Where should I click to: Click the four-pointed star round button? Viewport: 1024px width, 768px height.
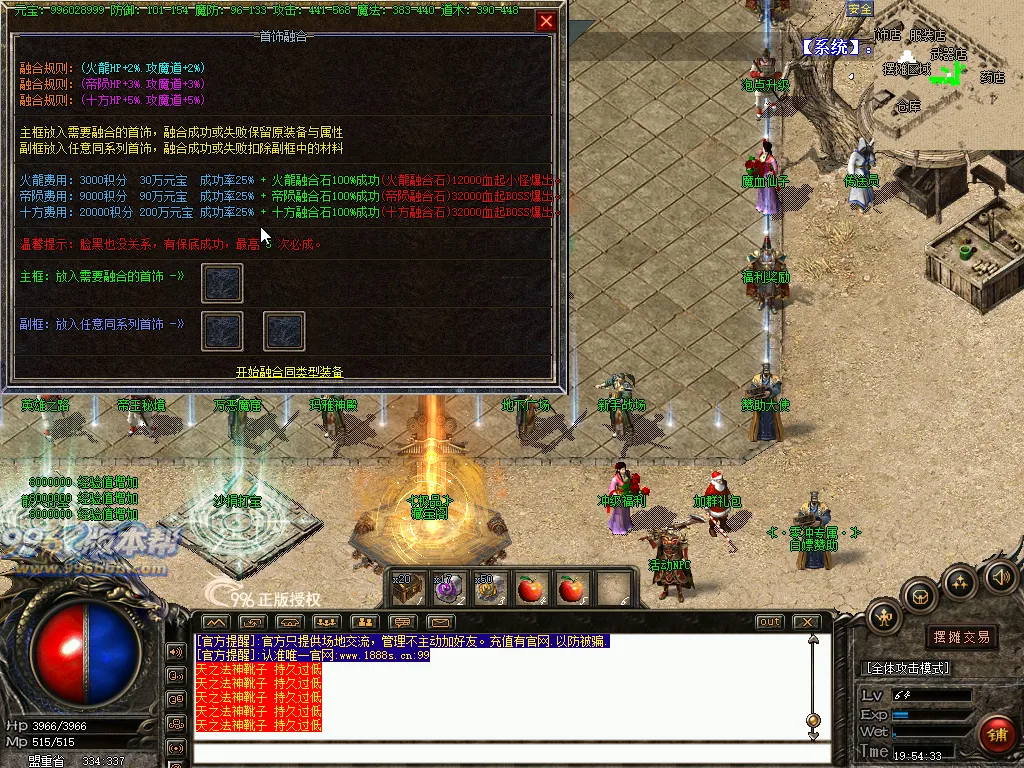[960, 581]
